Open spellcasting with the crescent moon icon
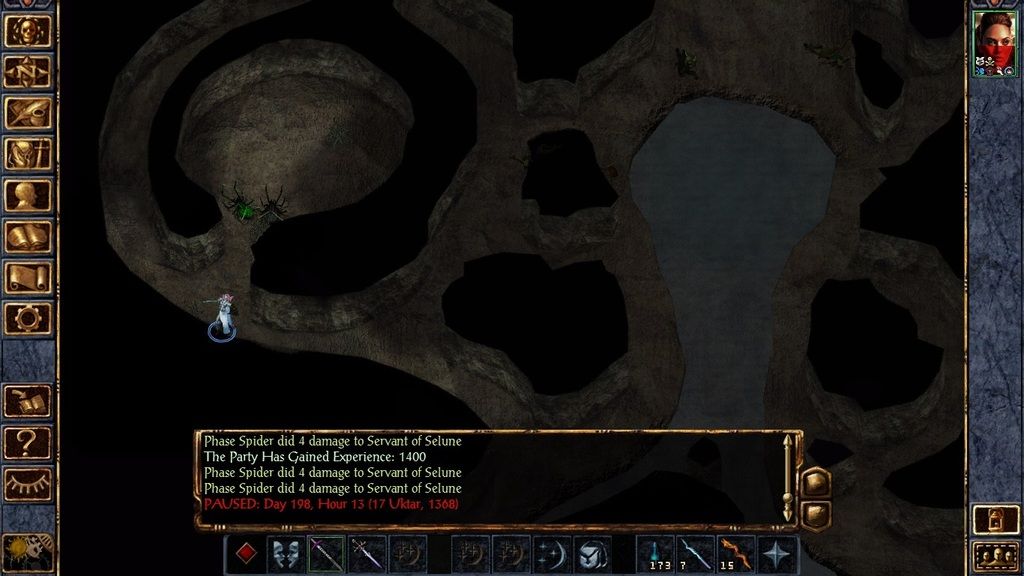The width and height of the screenshot is (1024, 576). 551,554
